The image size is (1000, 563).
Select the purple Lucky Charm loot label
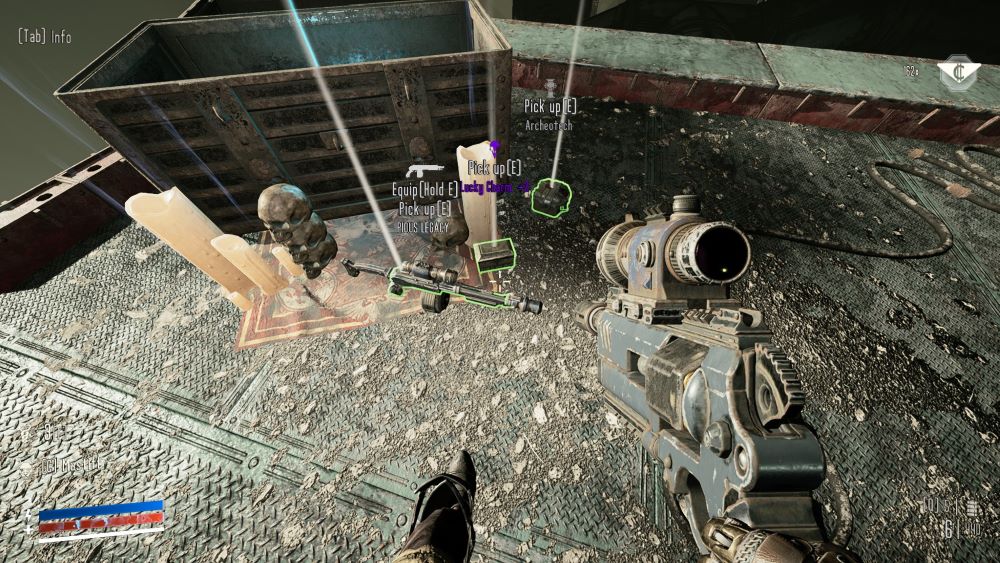coord(497,185)
